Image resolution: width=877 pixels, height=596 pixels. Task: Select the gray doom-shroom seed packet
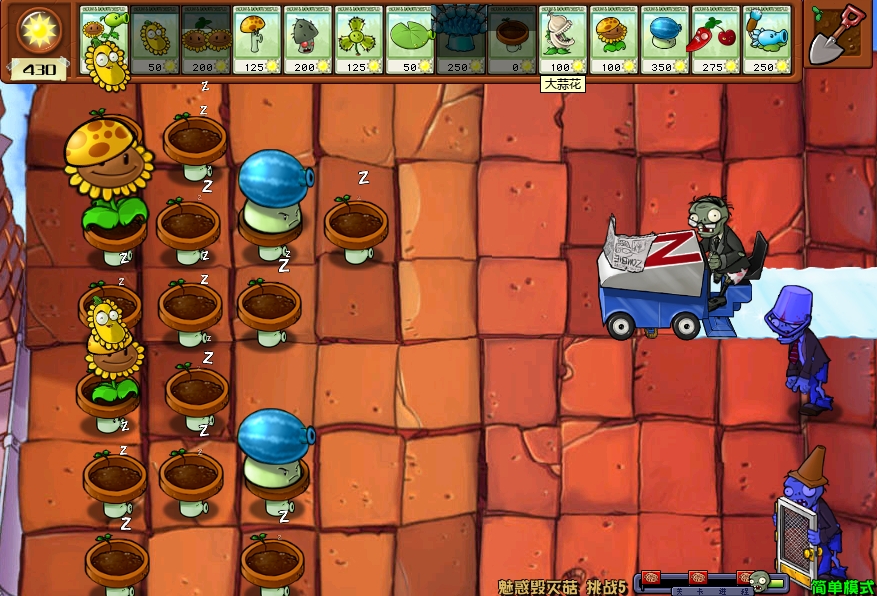[x=308, y=40]
